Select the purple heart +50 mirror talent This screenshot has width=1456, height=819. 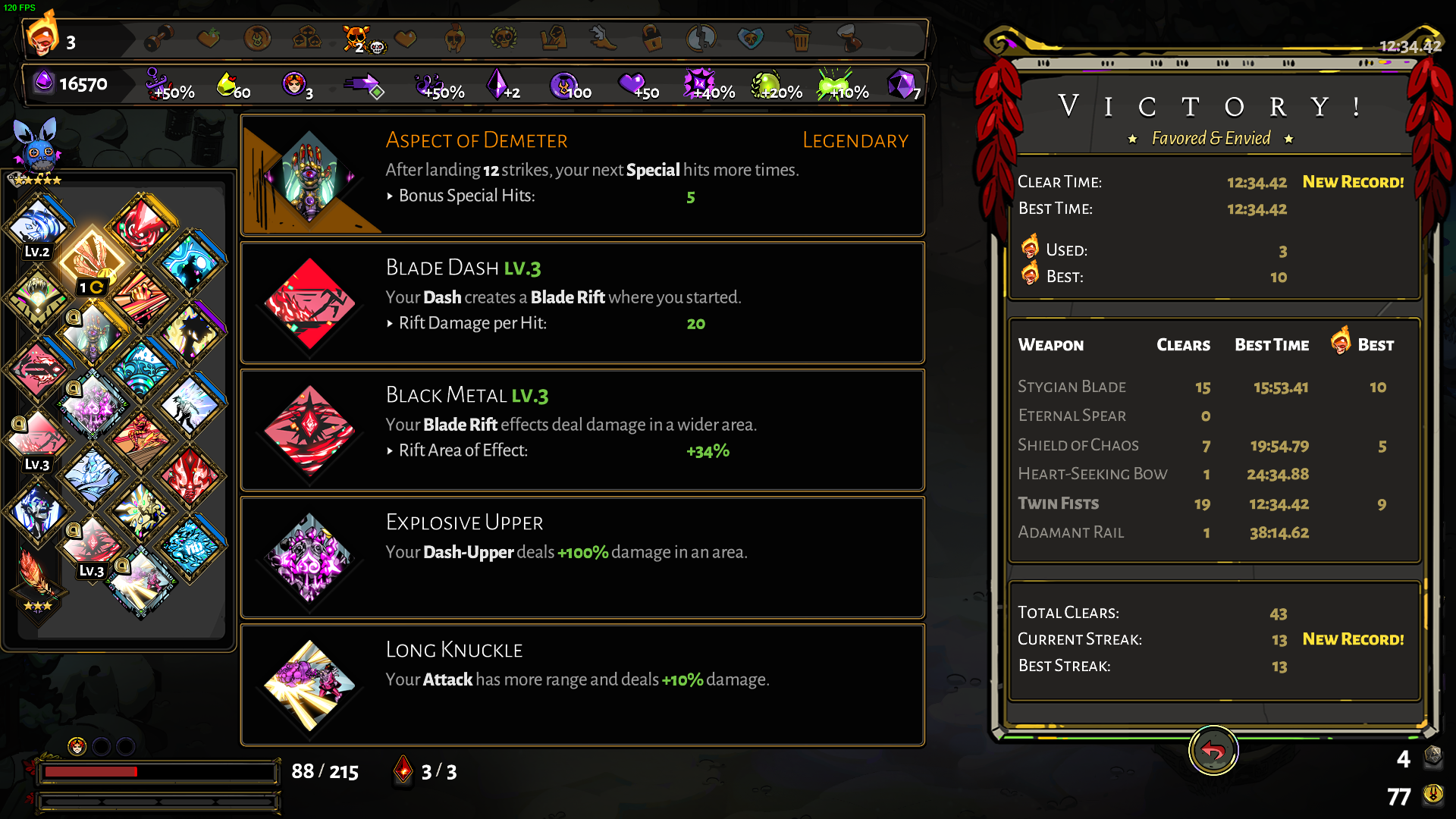click(x=635, y=85)
